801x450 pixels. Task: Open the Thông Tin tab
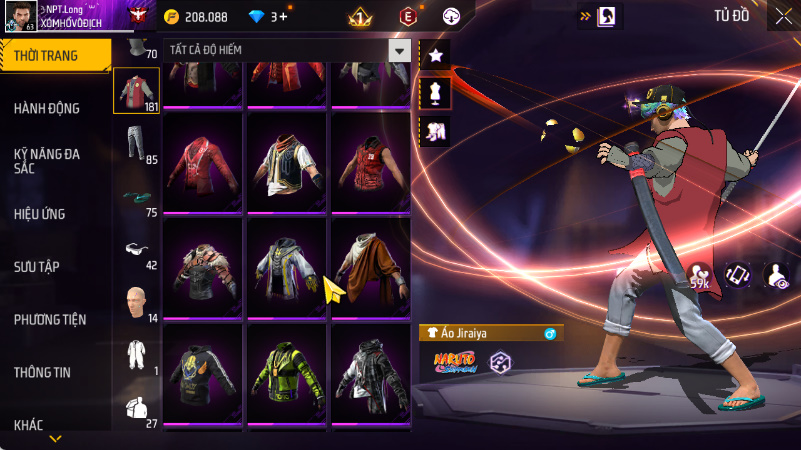[x=42, y=372]
